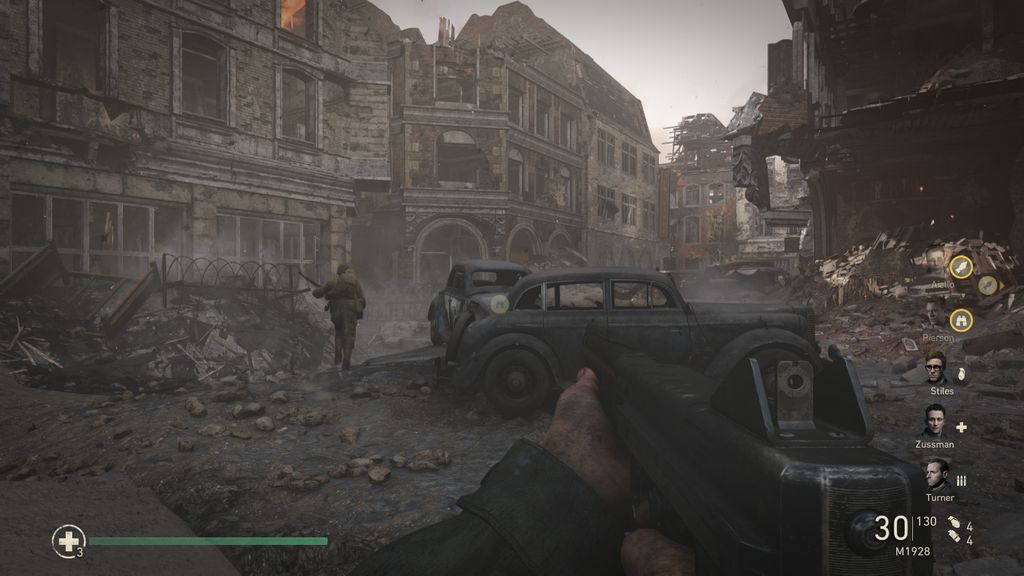Pick Aiello's squad portrait

pyautogui.click(x=936, y=260)
